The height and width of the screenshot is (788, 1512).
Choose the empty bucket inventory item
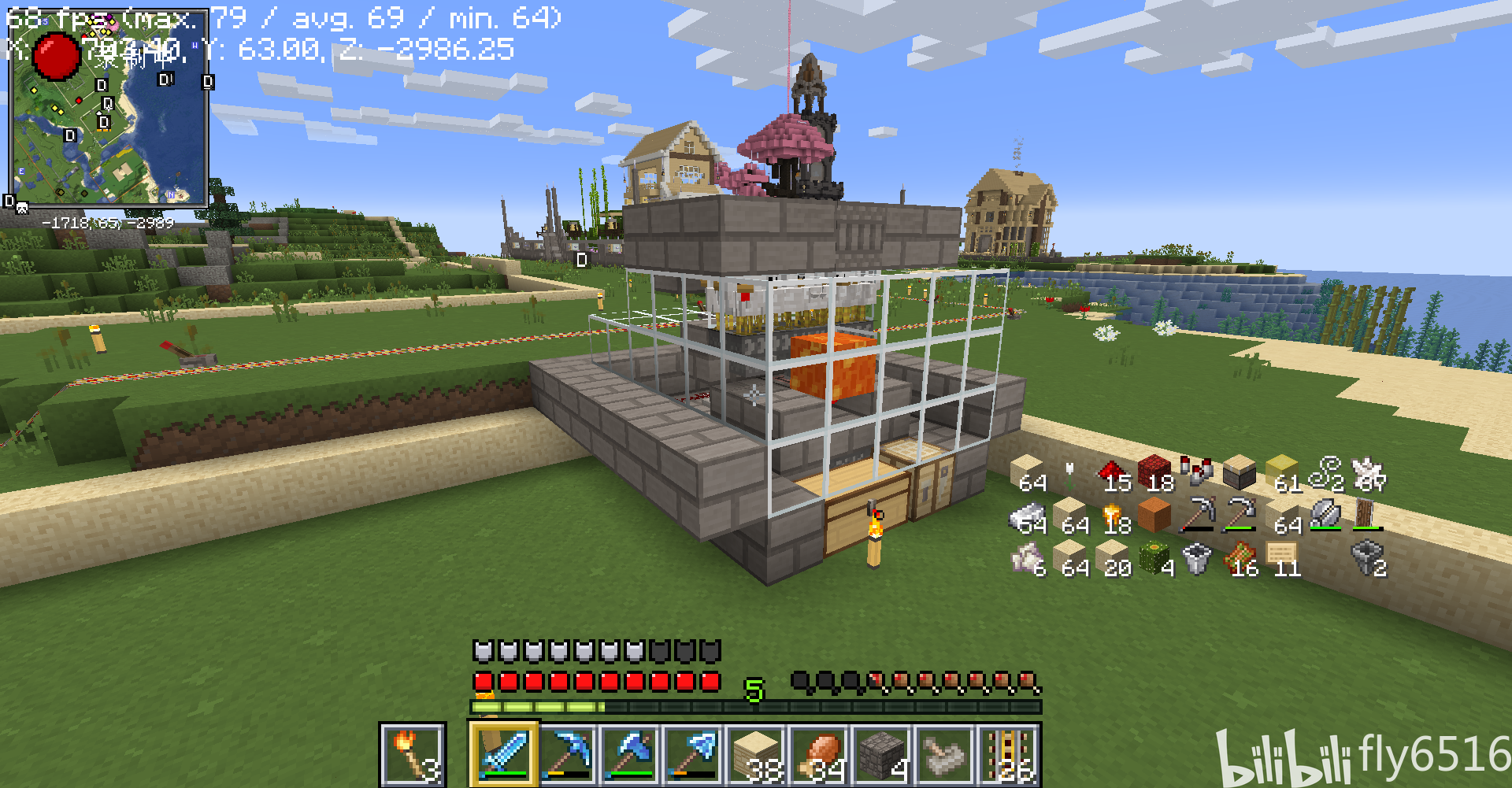tap(1197, 559)
